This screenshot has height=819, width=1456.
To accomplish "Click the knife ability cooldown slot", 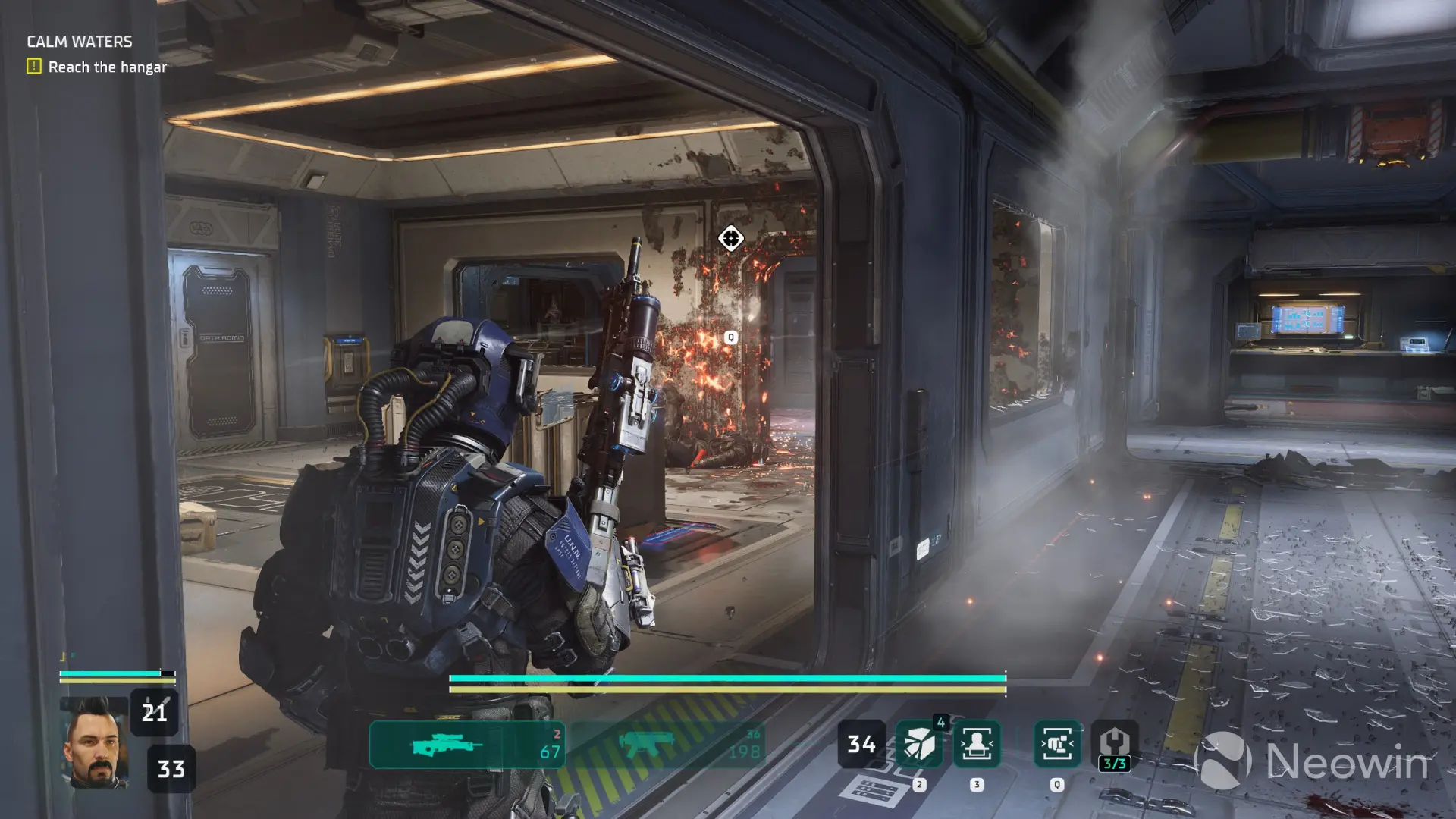I will pyautogui.click(x=154, y=712).
